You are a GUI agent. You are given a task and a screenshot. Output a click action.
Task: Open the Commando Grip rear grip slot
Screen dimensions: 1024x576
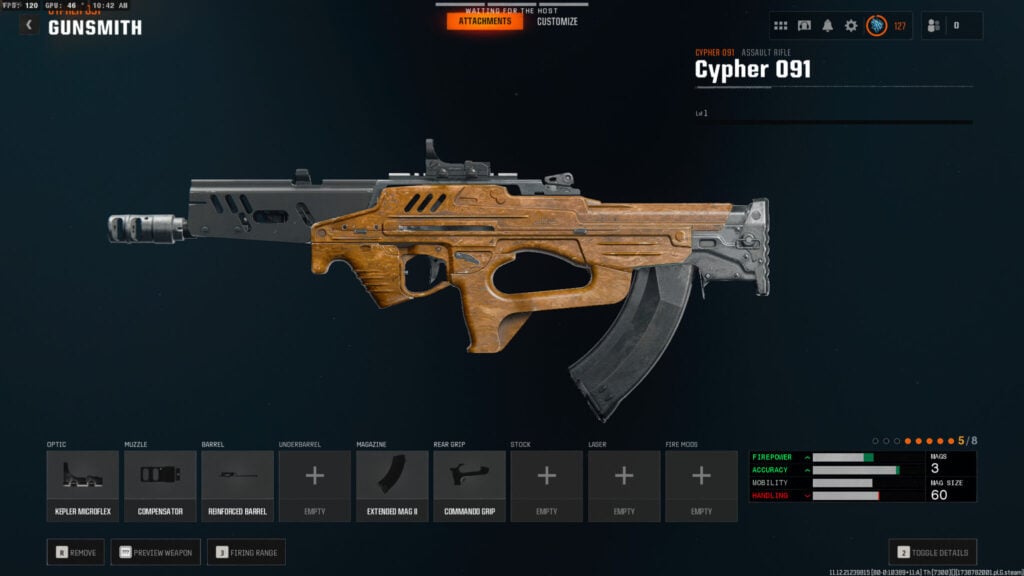coord(469,486)
